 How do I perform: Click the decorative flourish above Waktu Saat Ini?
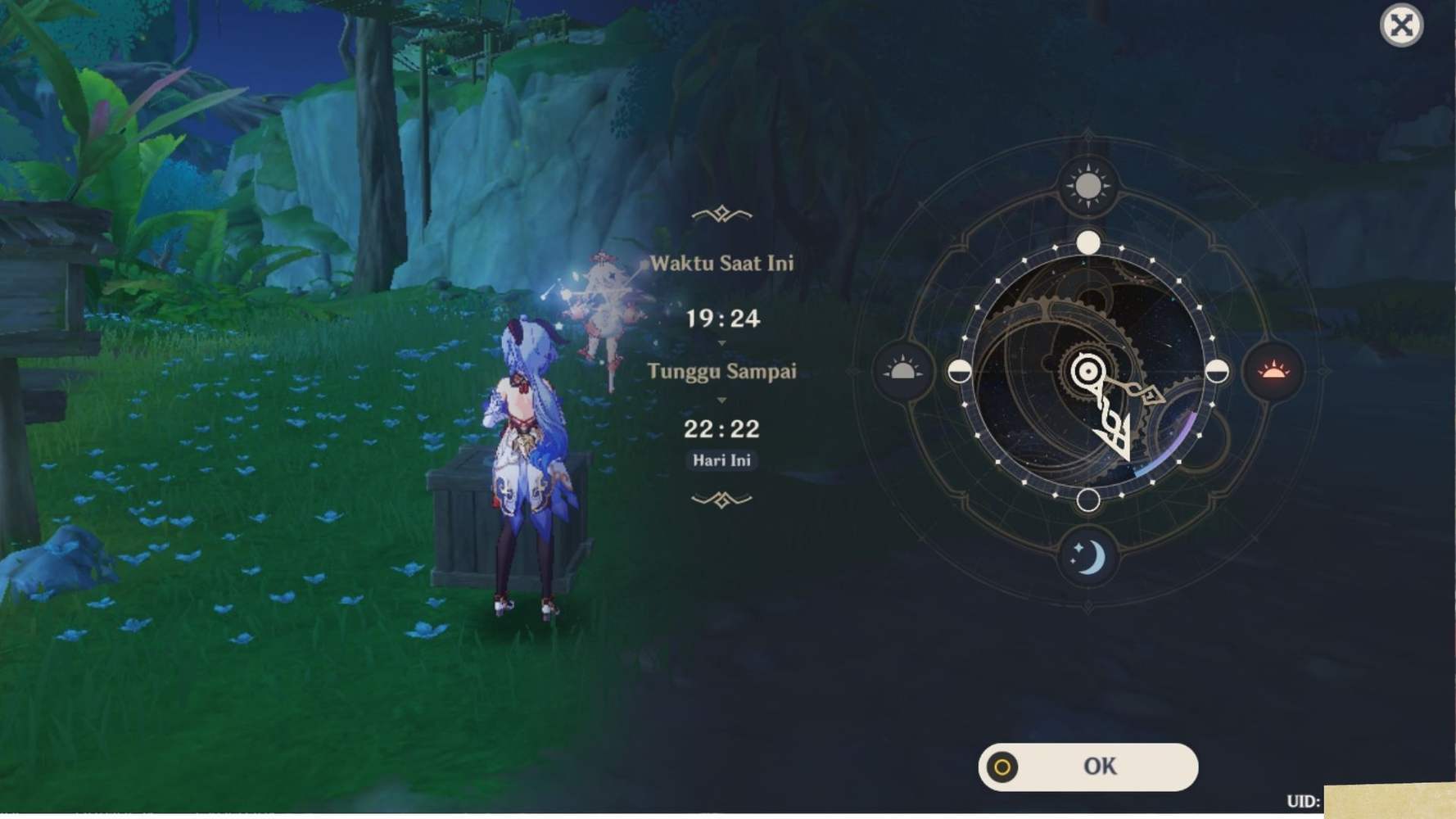pos(720,212)
